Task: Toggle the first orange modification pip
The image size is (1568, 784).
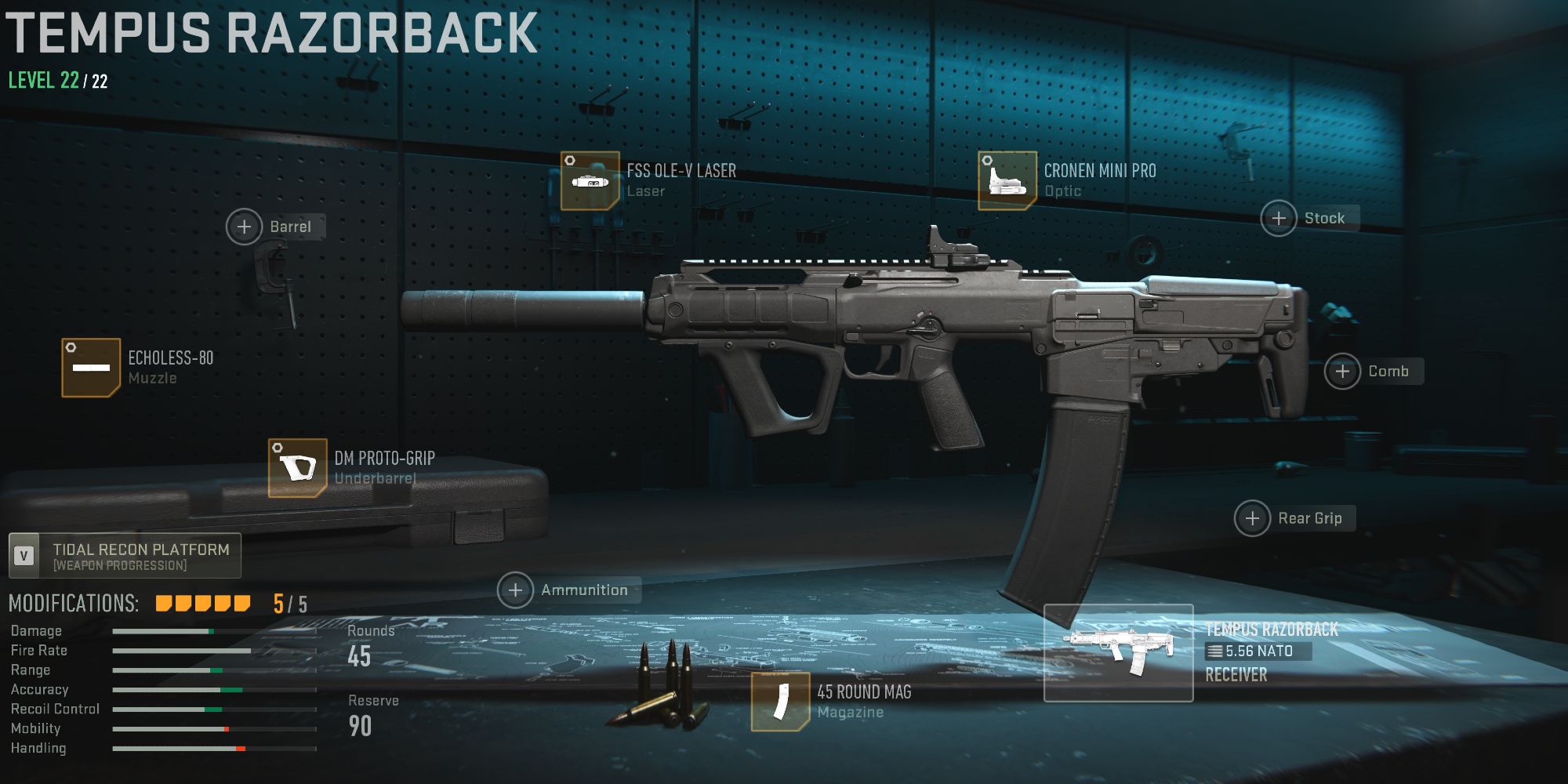Action: tap(163, 602)
